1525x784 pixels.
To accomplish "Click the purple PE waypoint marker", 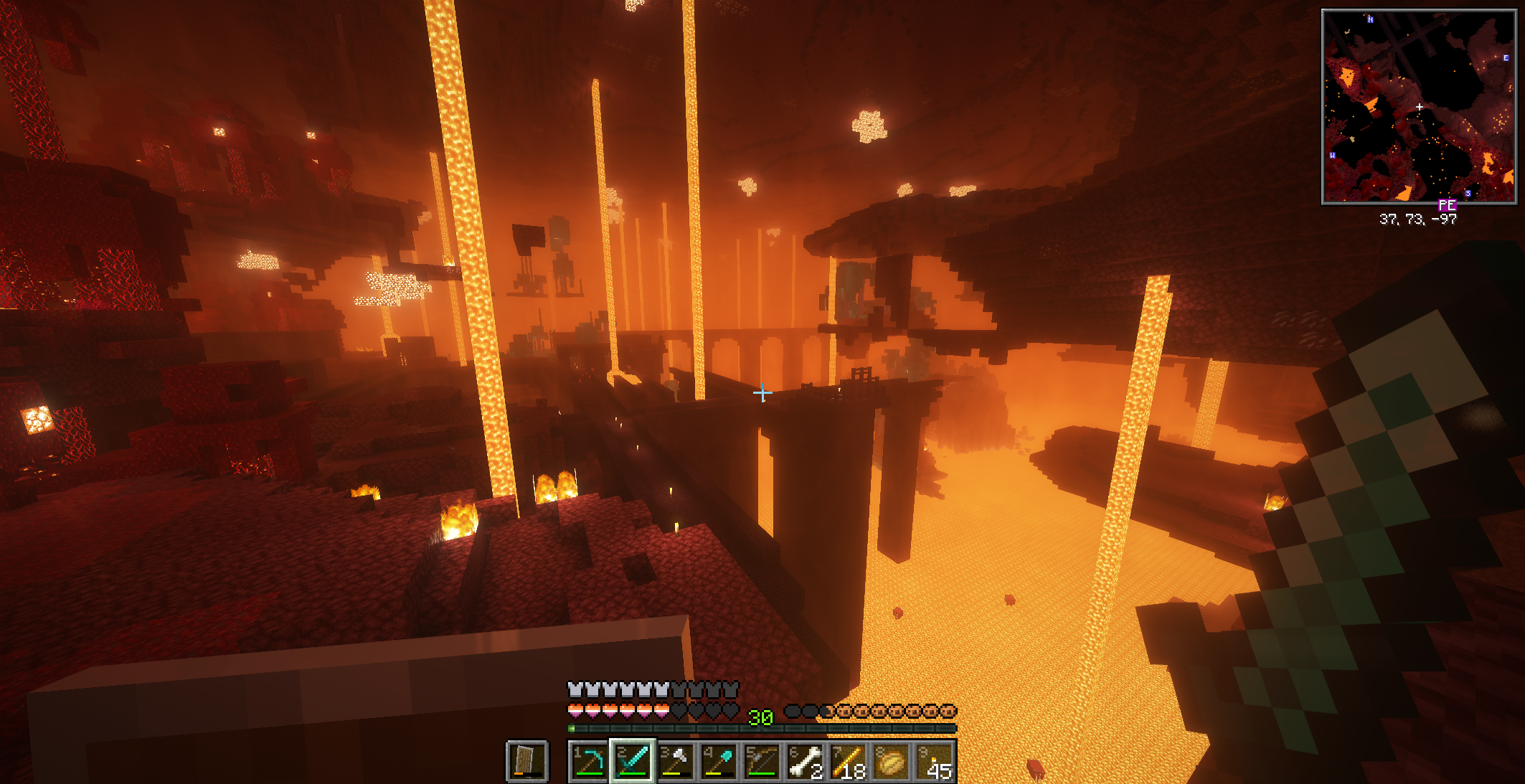I will (x=1447, y=206).
